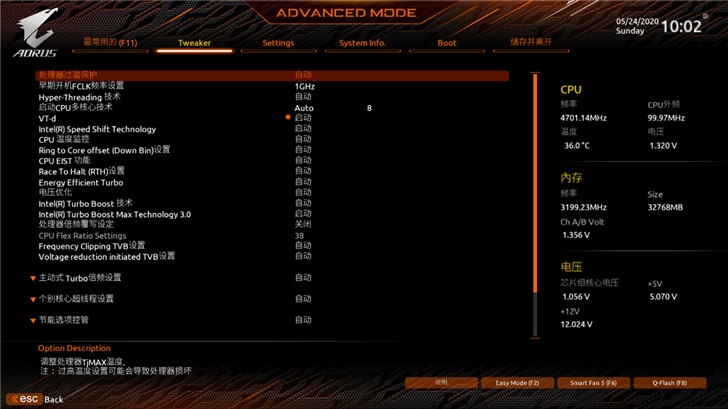Screen dimensions: 728x409
Task: Launch the Q-Flash utility
Action: pyautogui.click(x=669, y=383)
